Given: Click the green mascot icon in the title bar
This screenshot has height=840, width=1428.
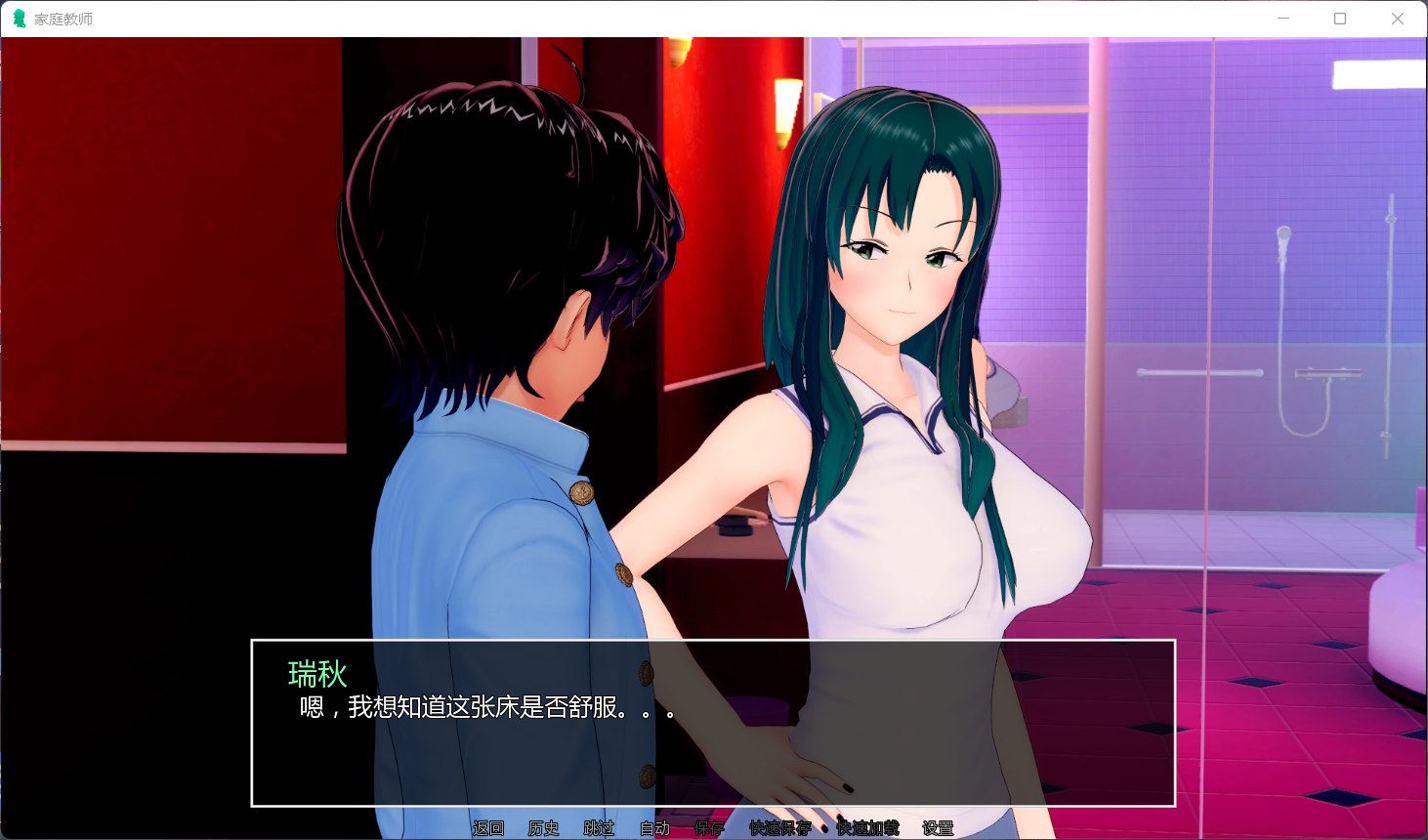Looking at the screenshot, I should point(18,18).
